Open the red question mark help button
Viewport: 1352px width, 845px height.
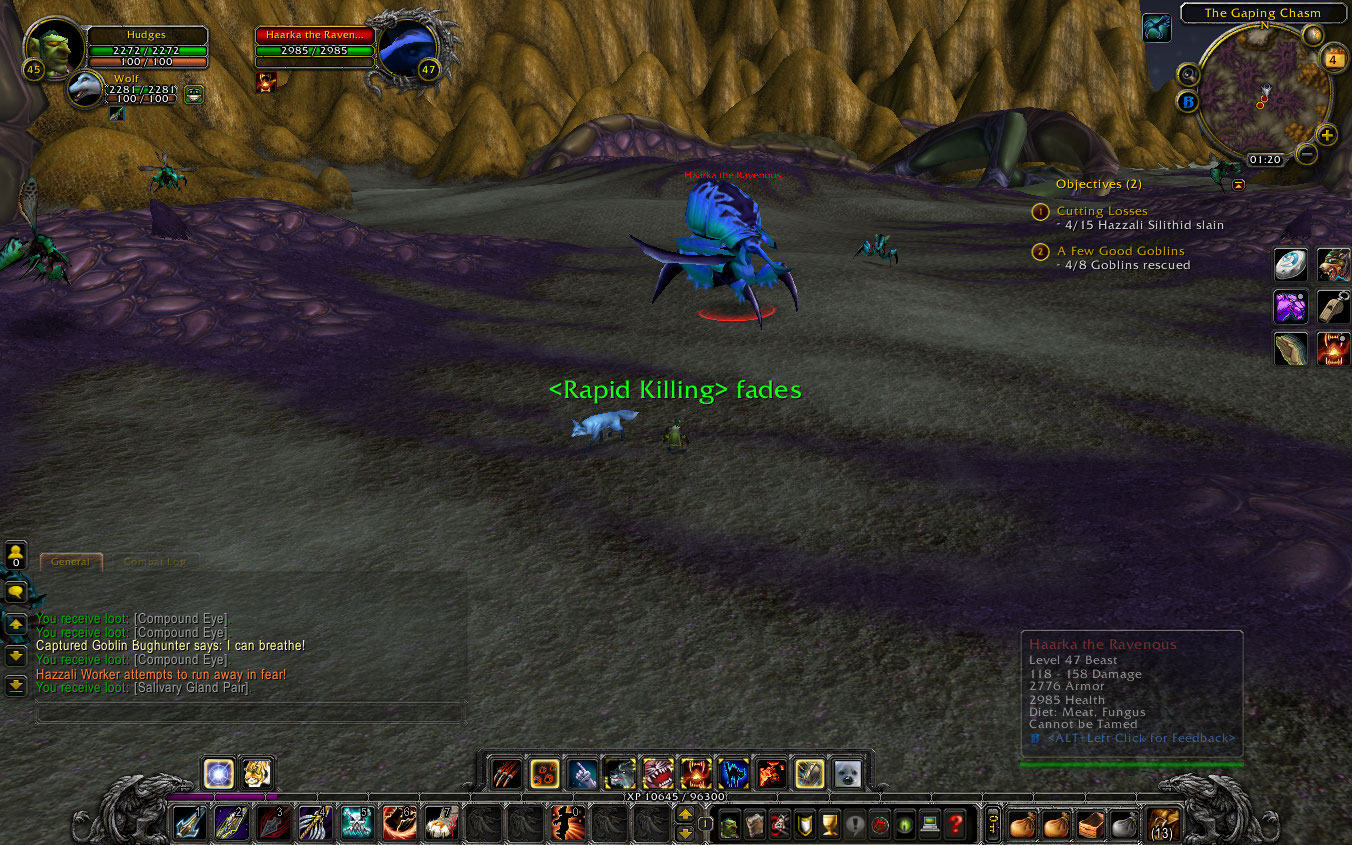tap(957, 825)
